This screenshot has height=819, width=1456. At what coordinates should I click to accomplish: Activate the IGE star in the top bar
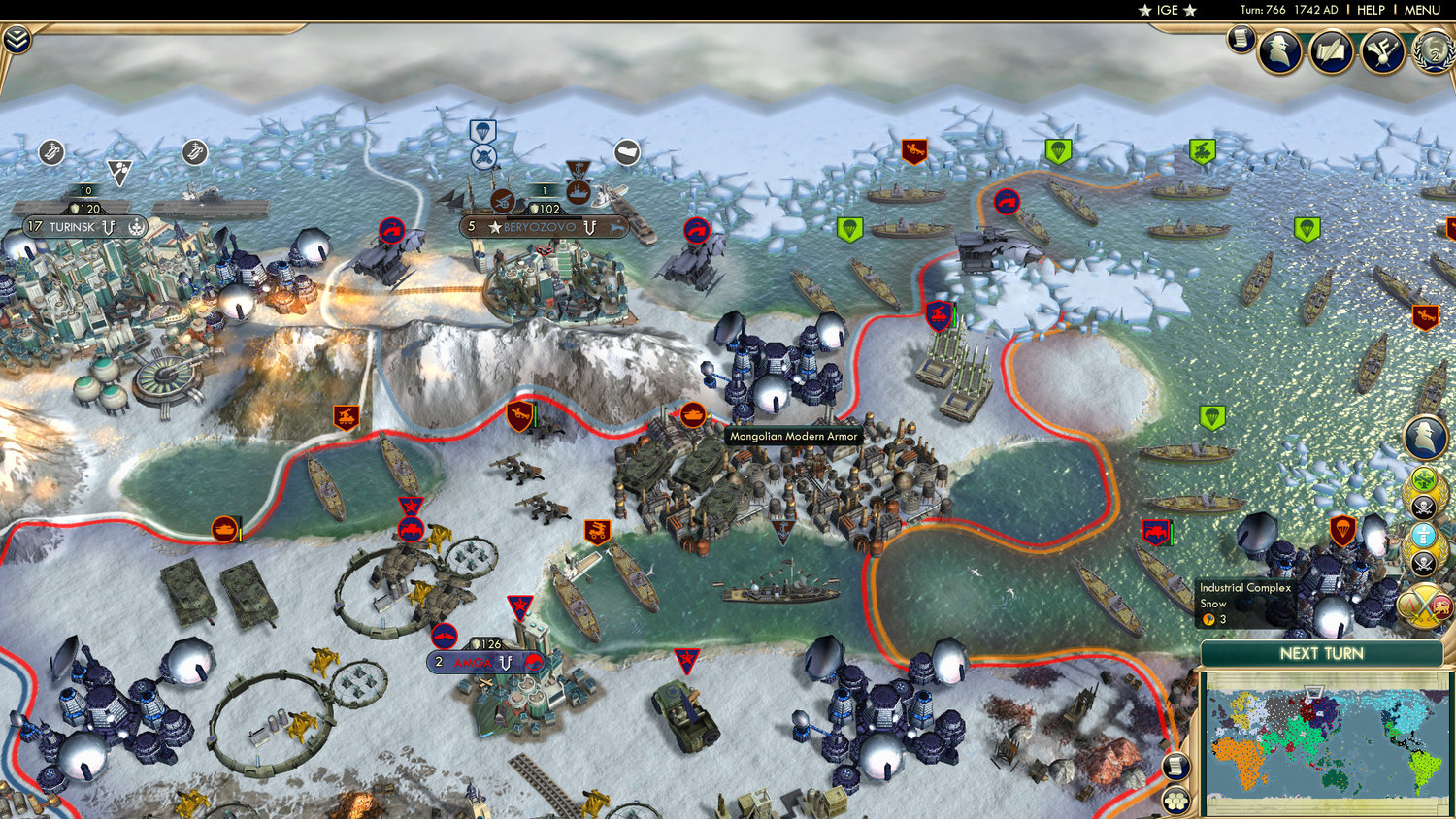(x=1166, y=11)
